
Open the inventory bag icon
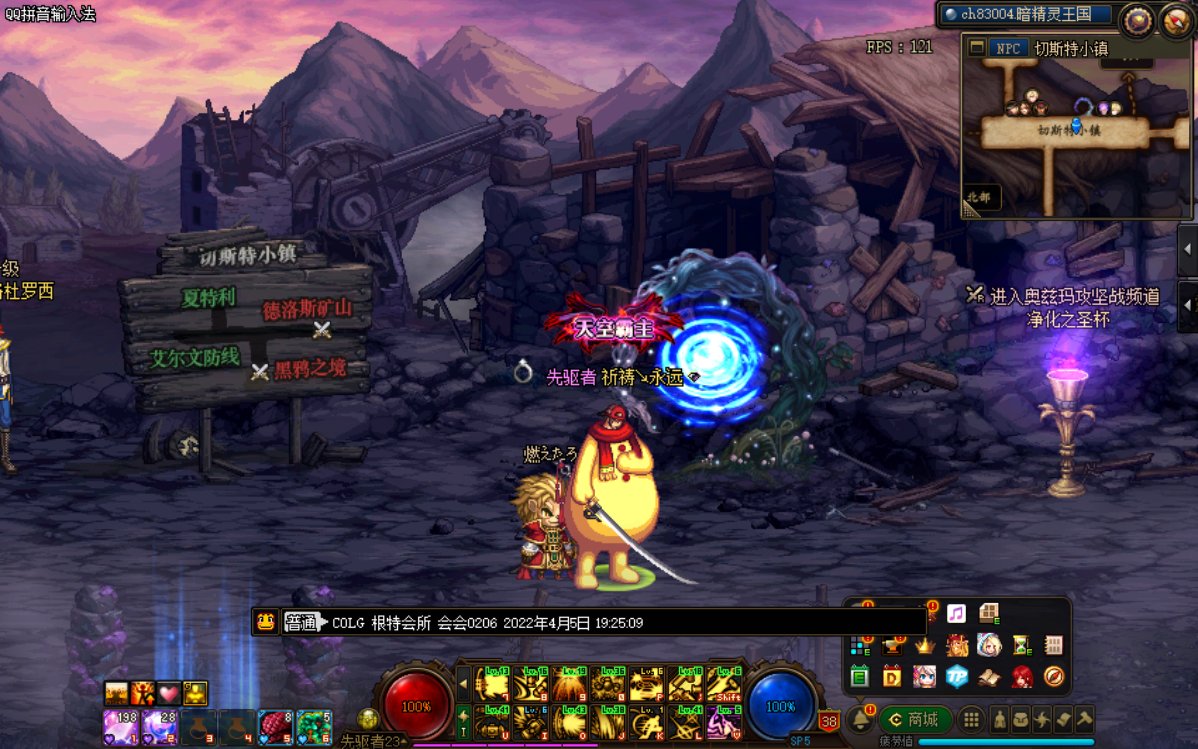pyautogui.click(x=1021, y=720)
